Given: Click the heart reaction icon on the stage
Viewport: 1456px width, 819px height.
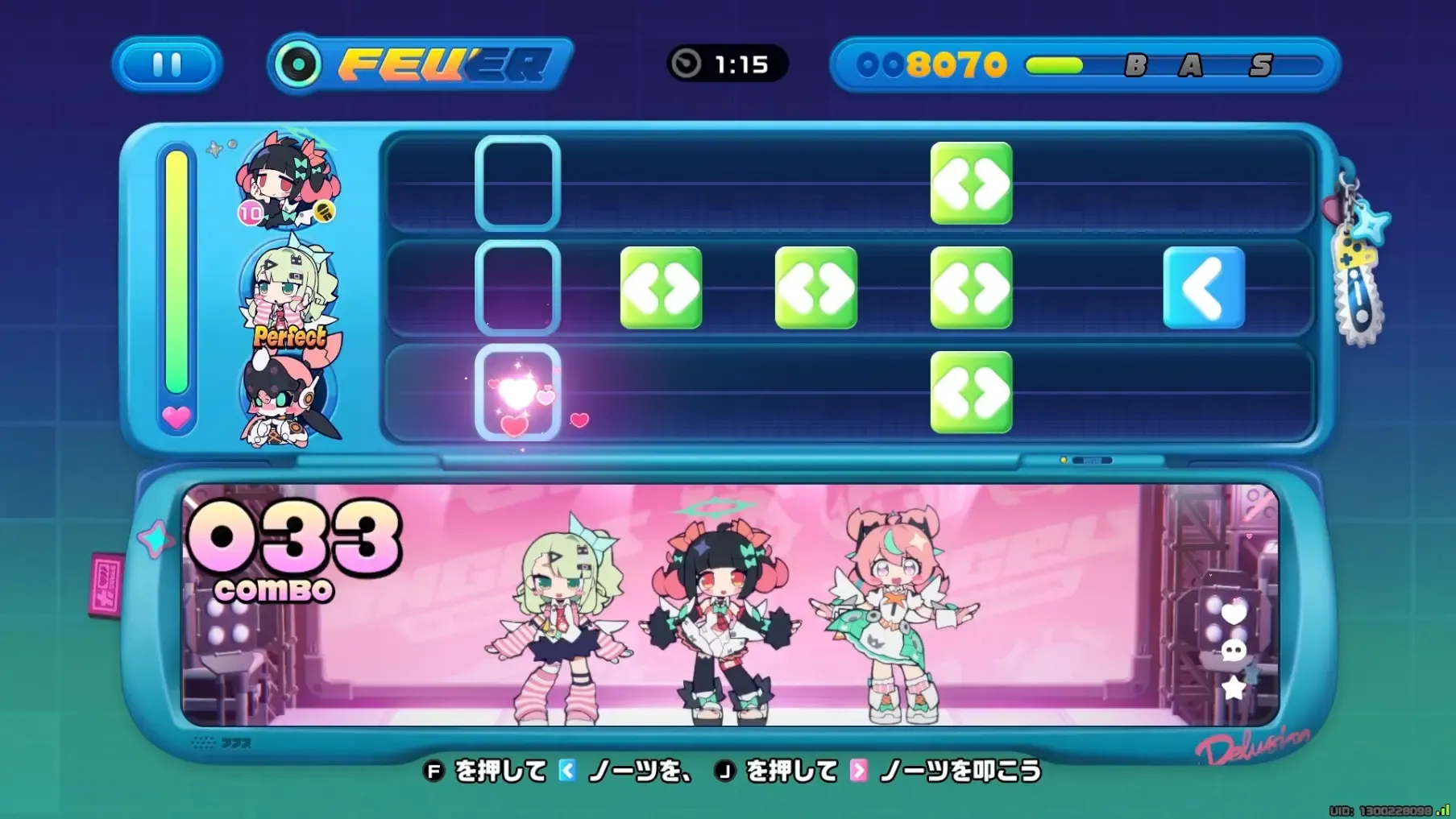Looking at the screenshot, I should coord(1234,613).
